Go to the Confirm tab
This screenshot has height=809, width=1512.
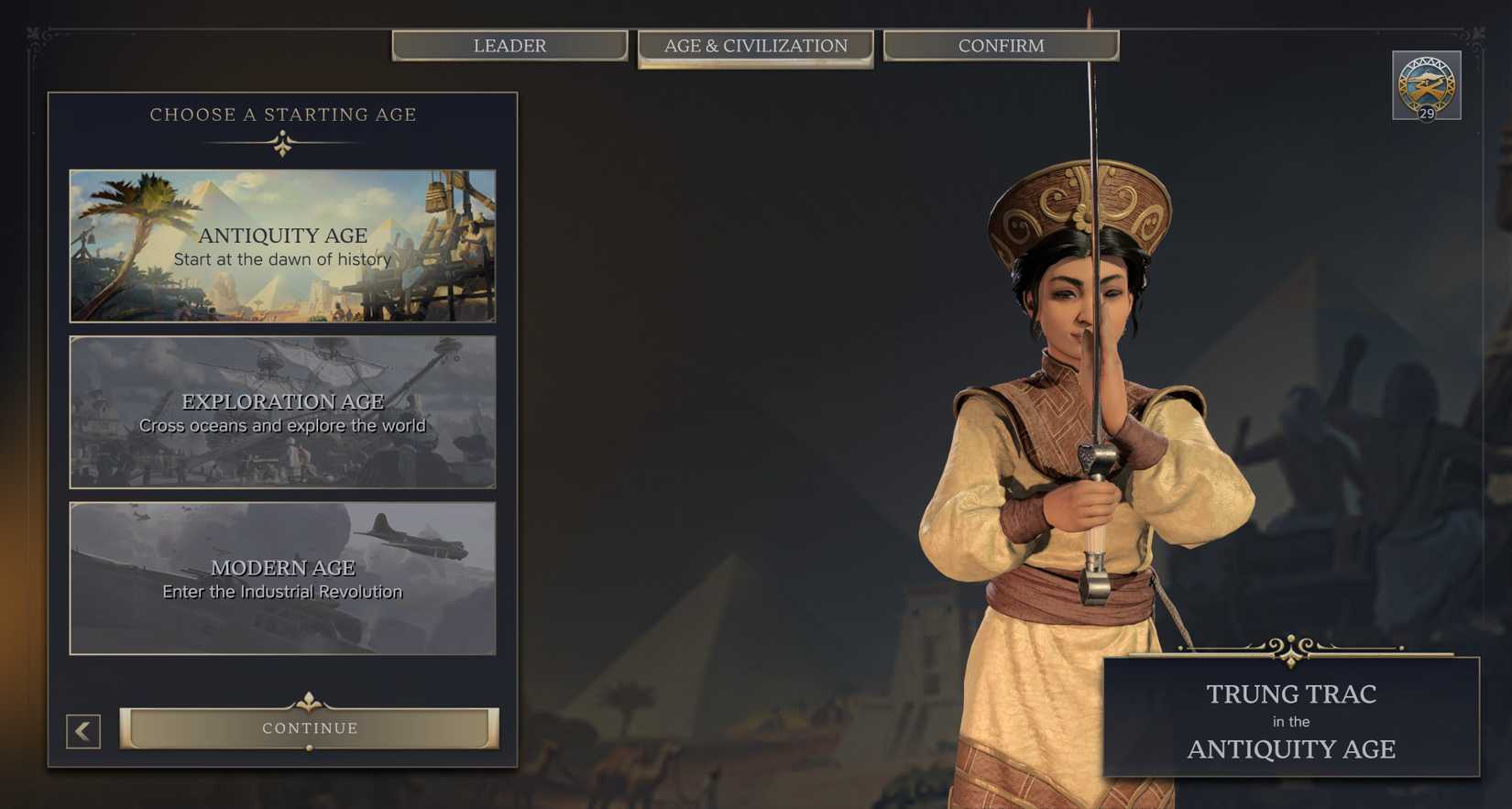(x=1001, y=45)
